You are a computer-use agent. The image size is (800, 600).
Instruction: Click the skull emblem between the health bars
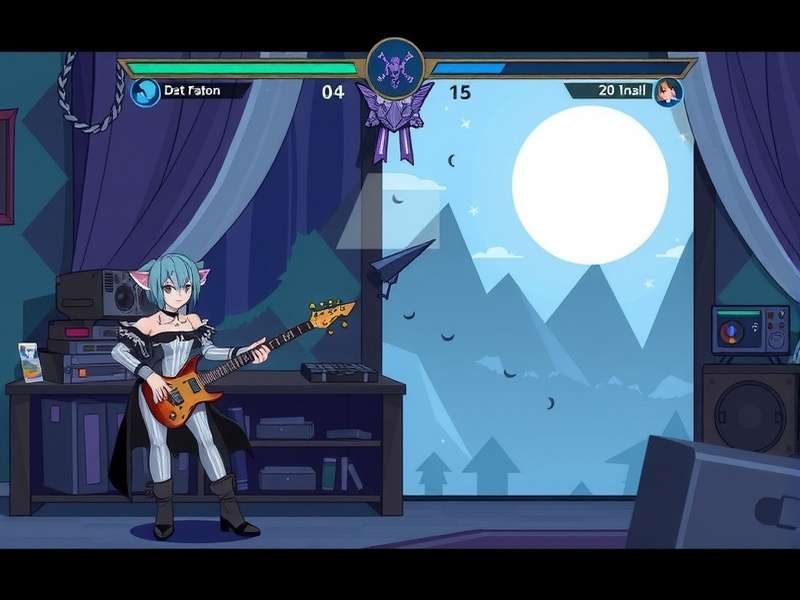click(x=397, y=68)
